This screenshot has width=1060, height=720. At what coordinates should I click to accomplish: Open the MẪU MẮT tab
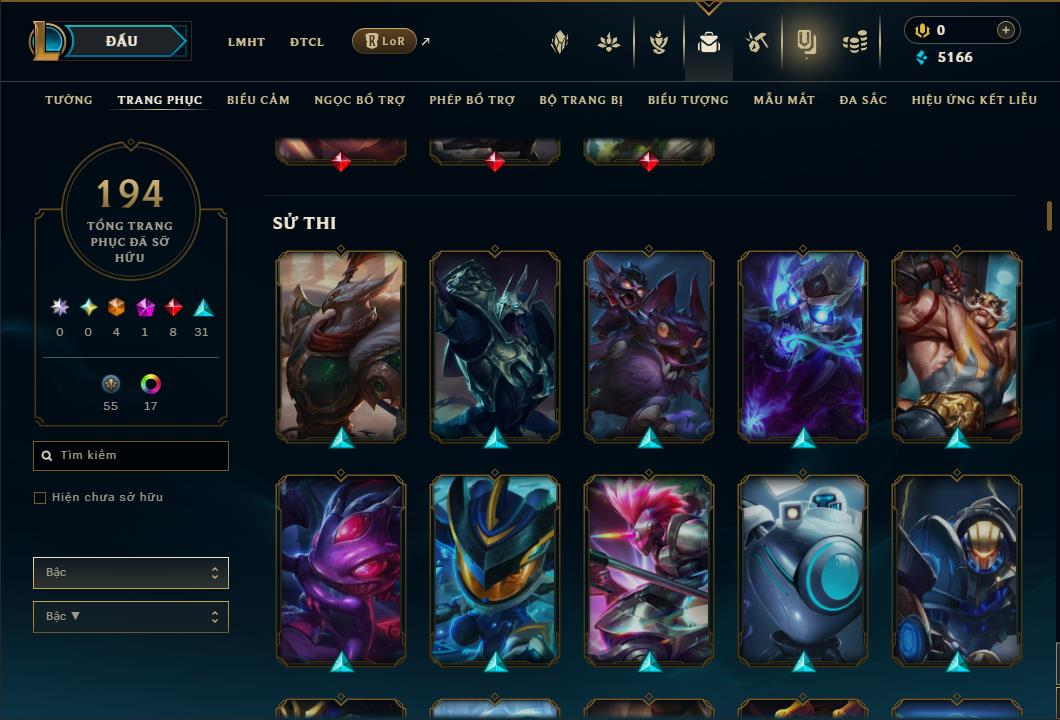point(784,100)
